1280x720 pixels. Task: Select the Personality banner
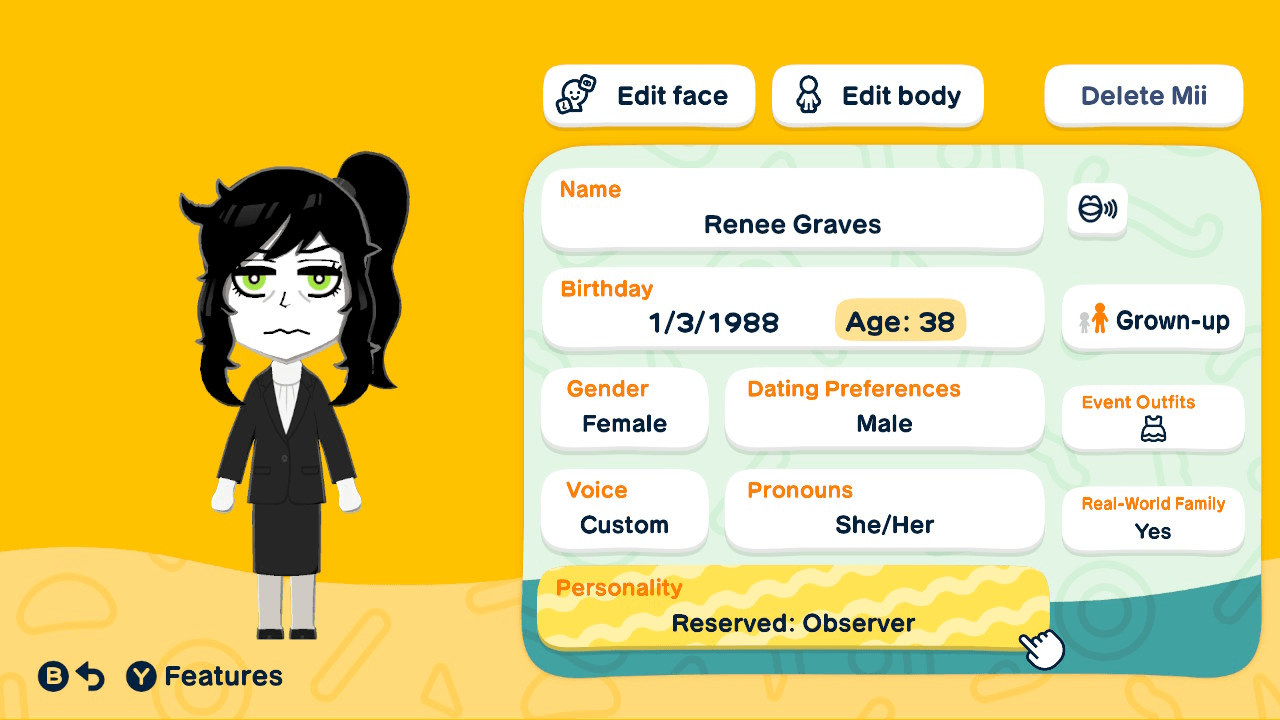pyautogui.click(x=793, y=608)
